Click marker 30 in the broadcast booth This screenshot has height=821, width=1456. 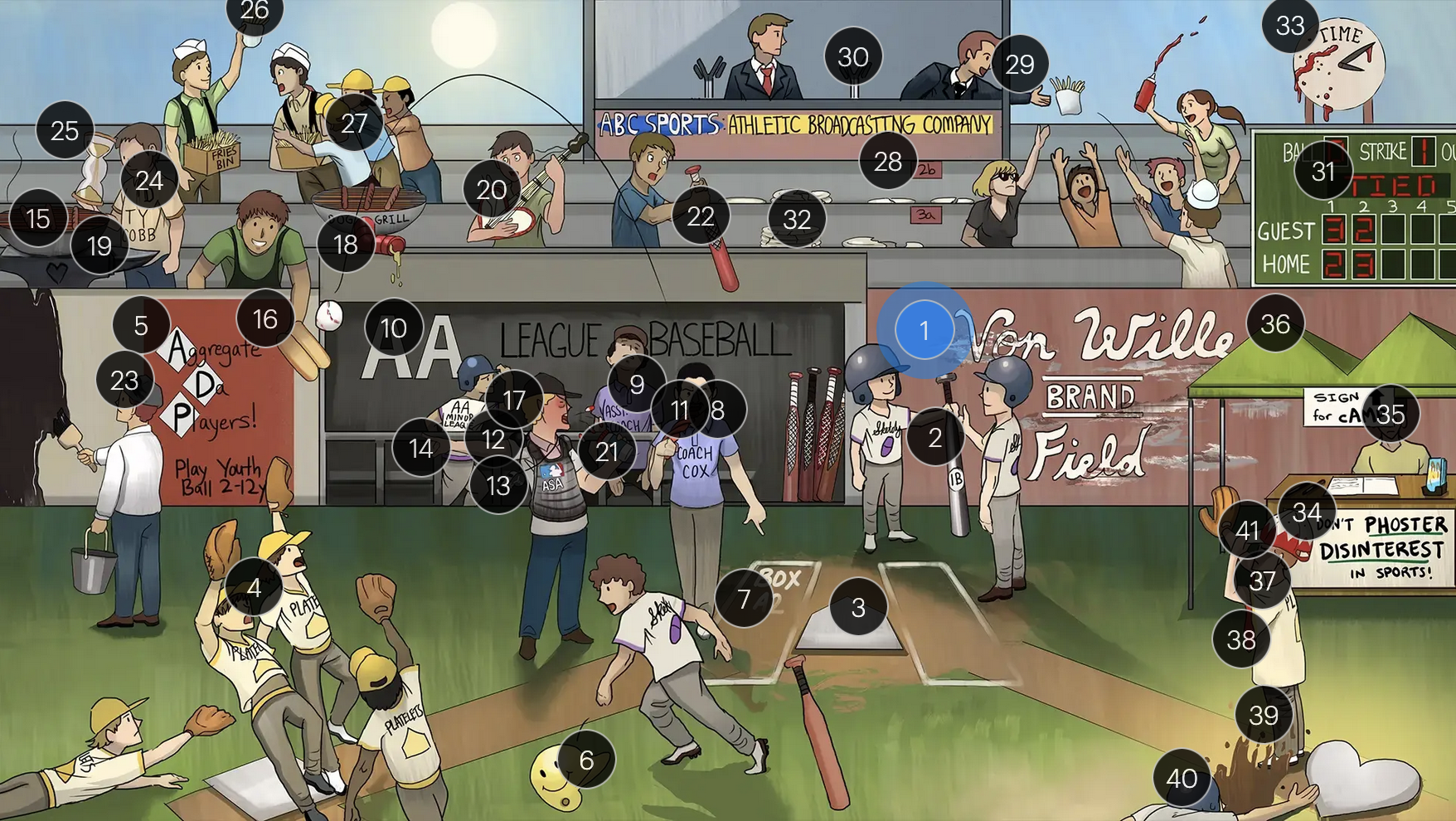click(853, 57)
